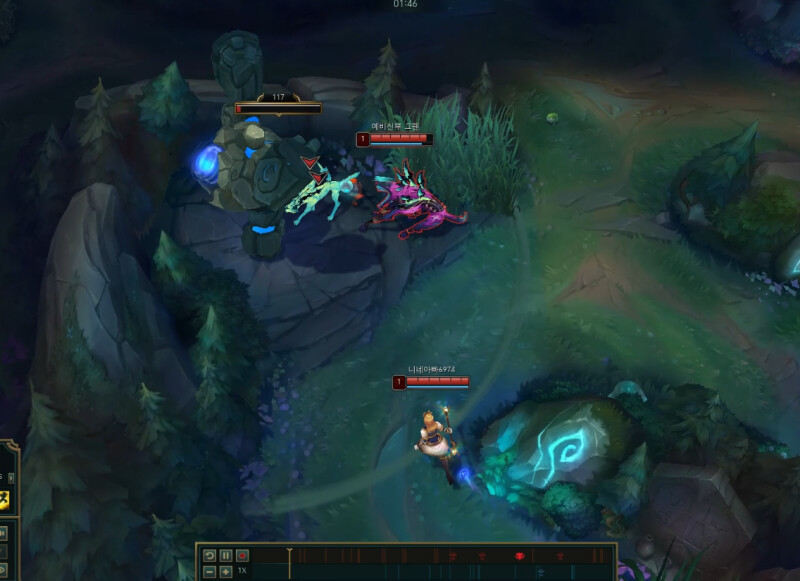Select the yellow summoner spell icon
The width and height of the screenshot is (800, 581).
click(5, 500)
